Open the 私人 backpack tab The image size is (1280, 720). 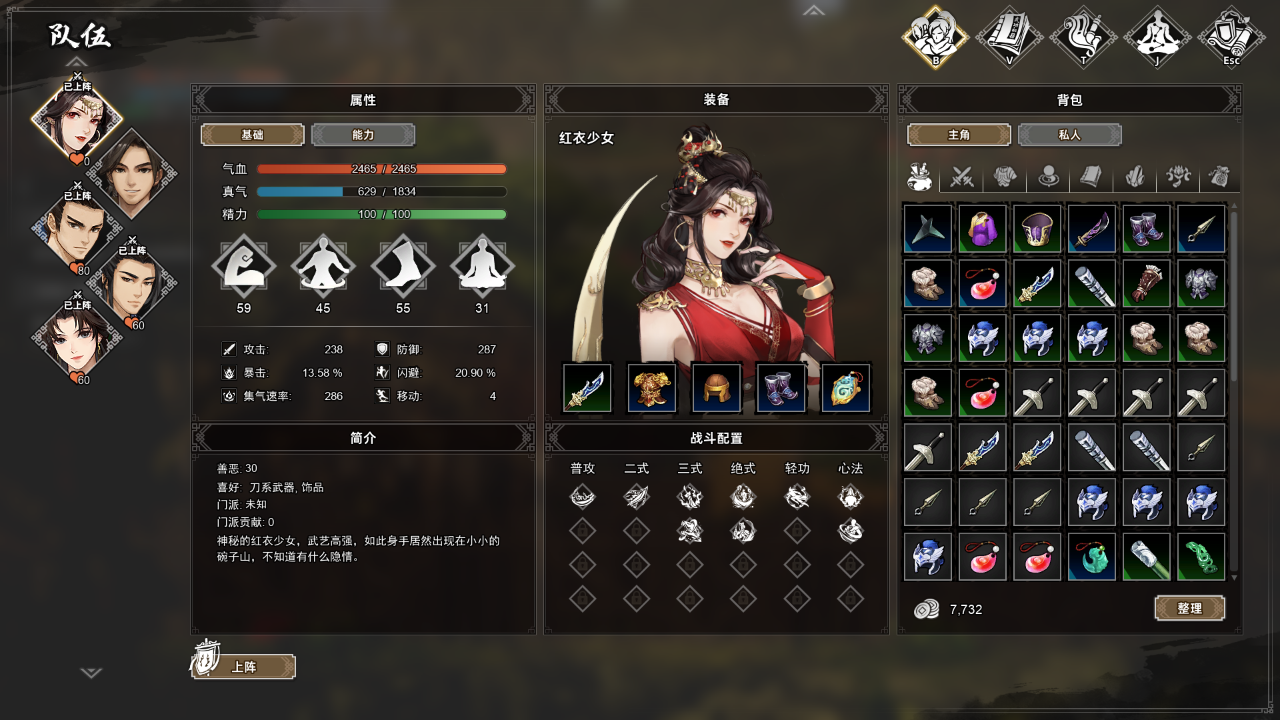point(1069,135)
